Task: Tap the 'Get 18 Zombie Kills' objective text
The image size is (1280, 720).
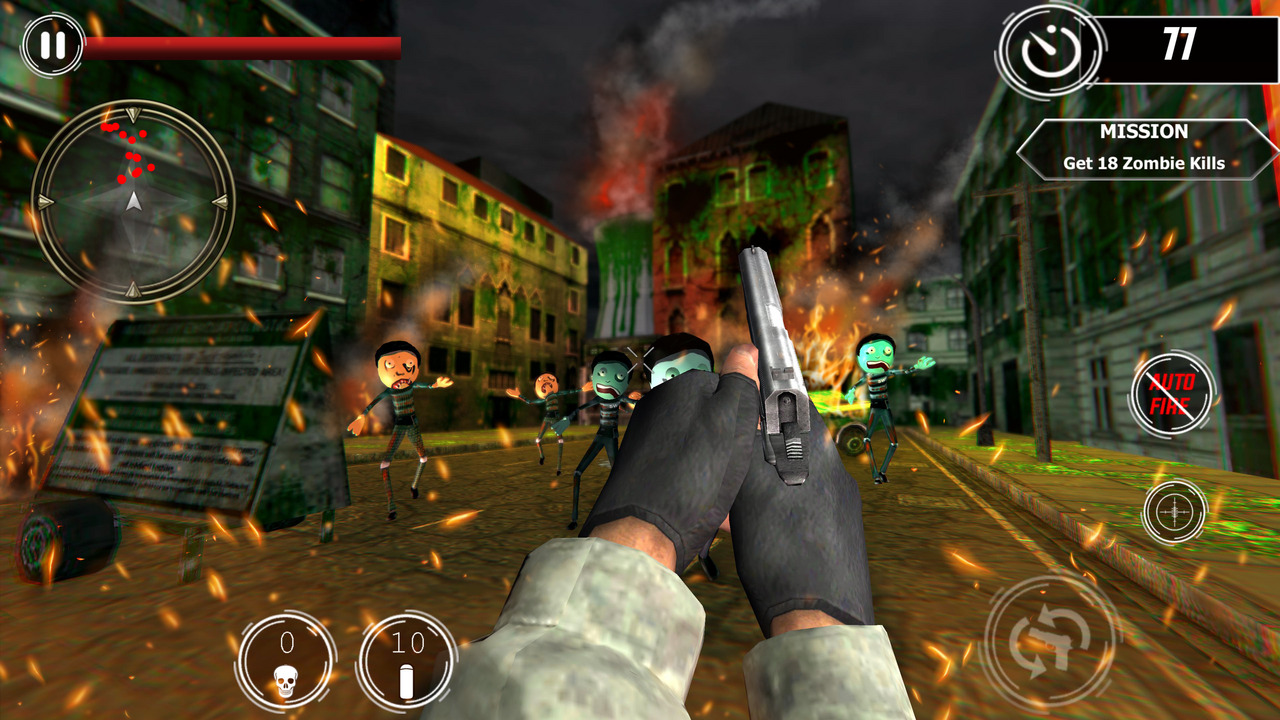Action: point(1143,163)
